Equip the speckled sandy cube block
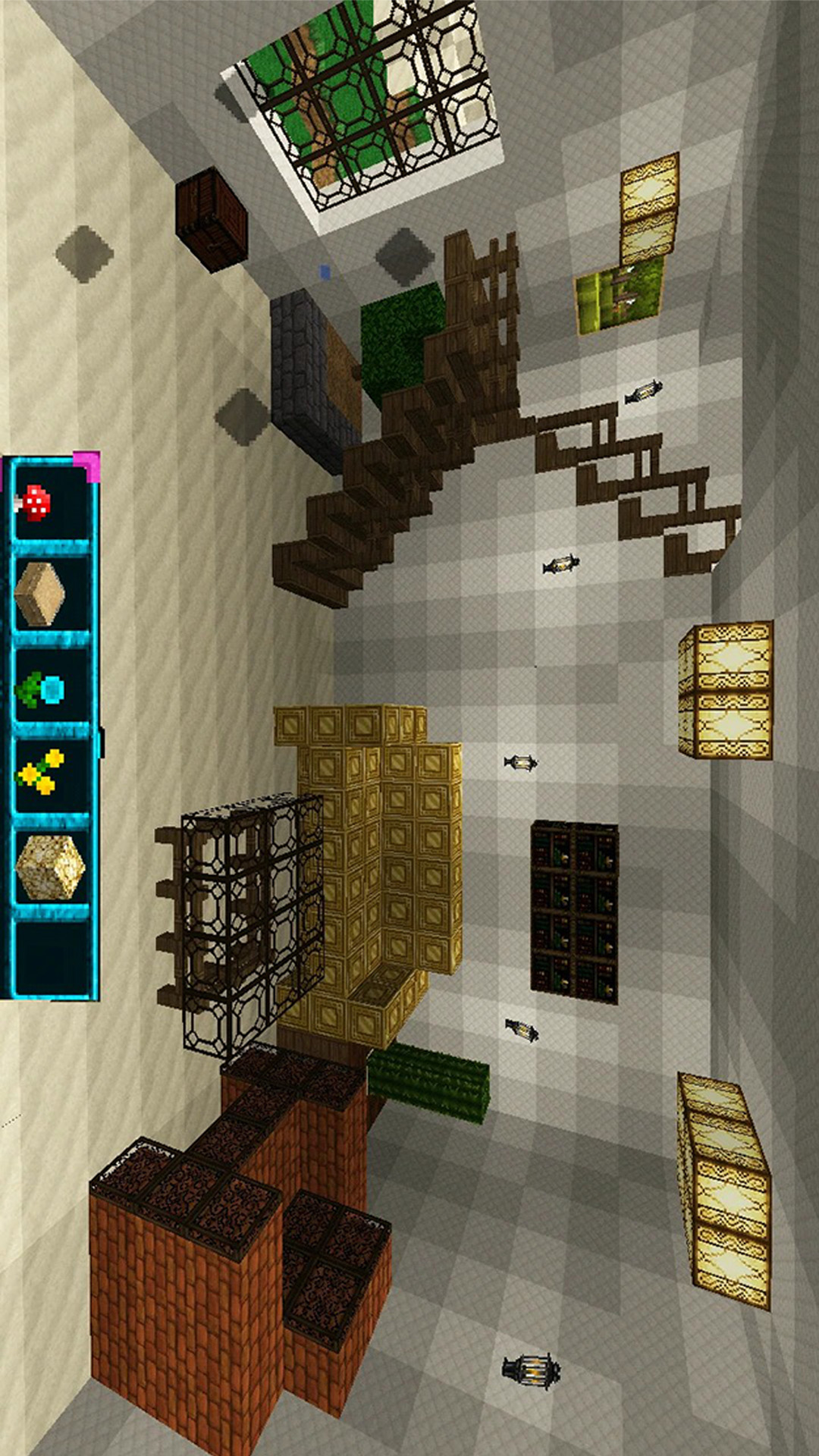819x1456 pixels. pos(50,867)
